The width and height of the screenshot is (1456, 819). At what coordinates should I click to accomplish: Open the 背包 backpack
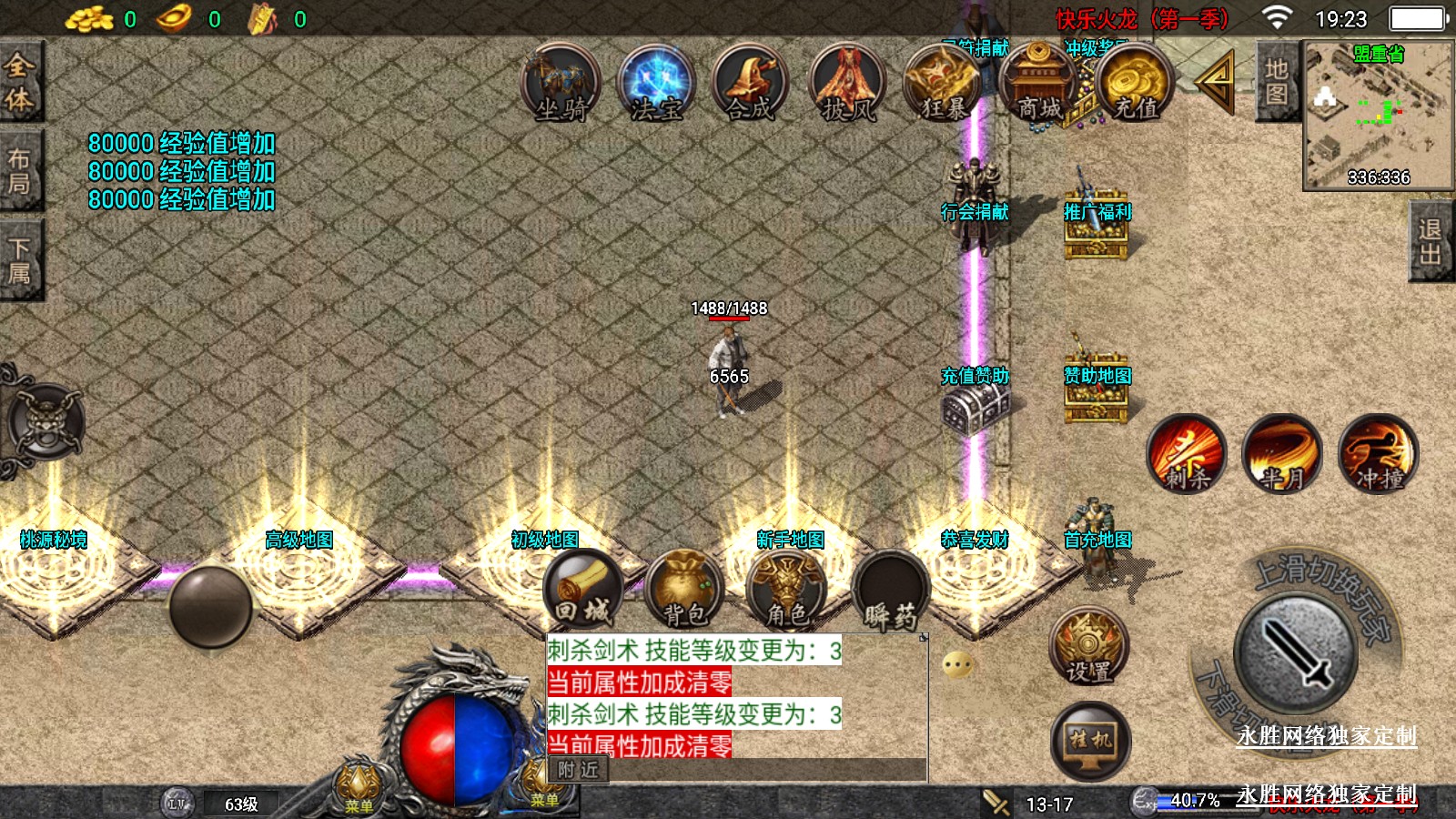click(684, 590)
